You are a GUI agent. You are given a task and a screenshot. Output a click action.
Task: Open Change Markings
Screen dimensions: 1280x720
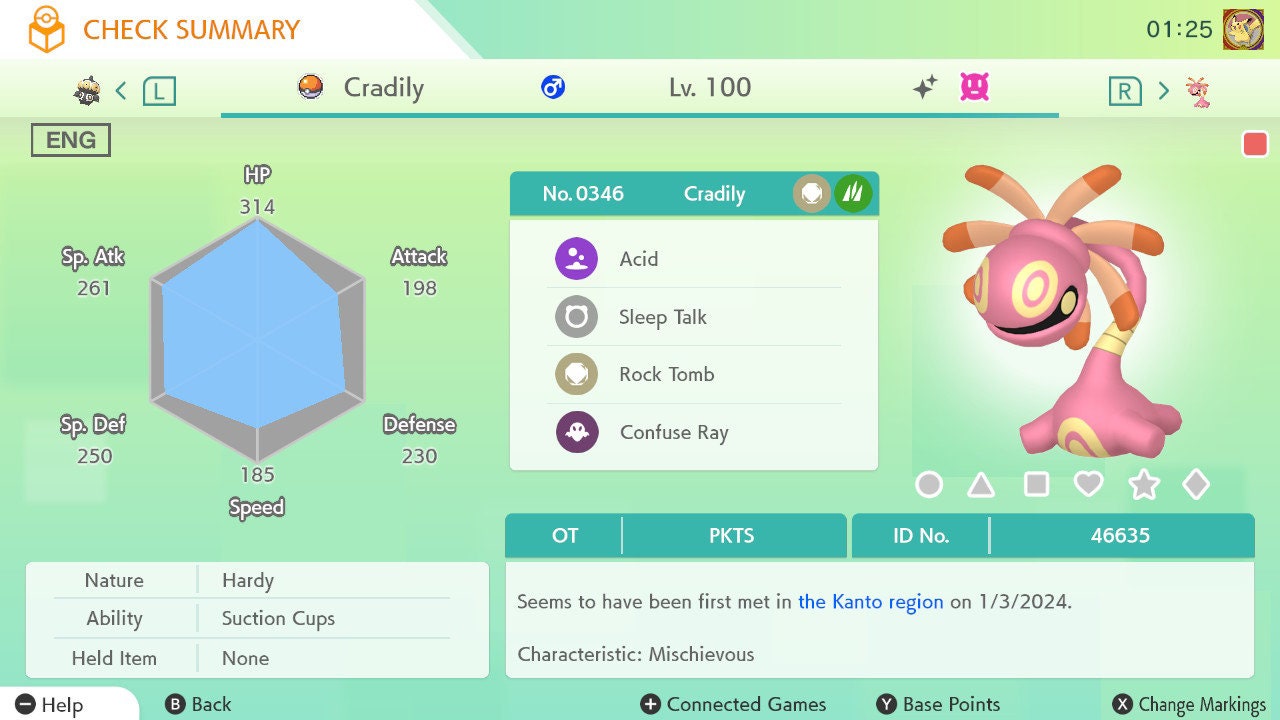pyautogui.click(x=1189, y=704)
